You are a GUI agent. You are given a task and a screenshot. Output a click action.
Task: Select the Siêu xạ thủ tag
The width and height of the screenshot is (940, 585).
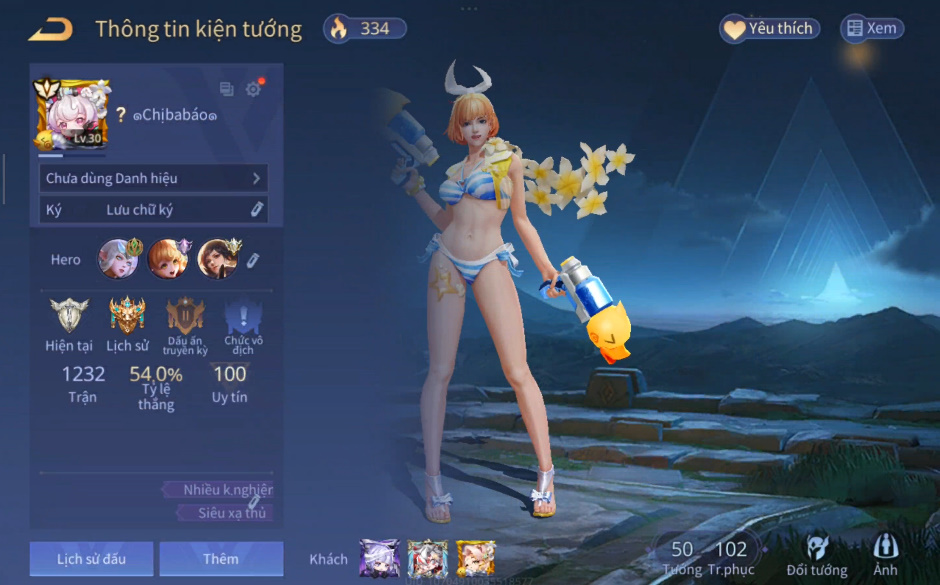(226, 513)
